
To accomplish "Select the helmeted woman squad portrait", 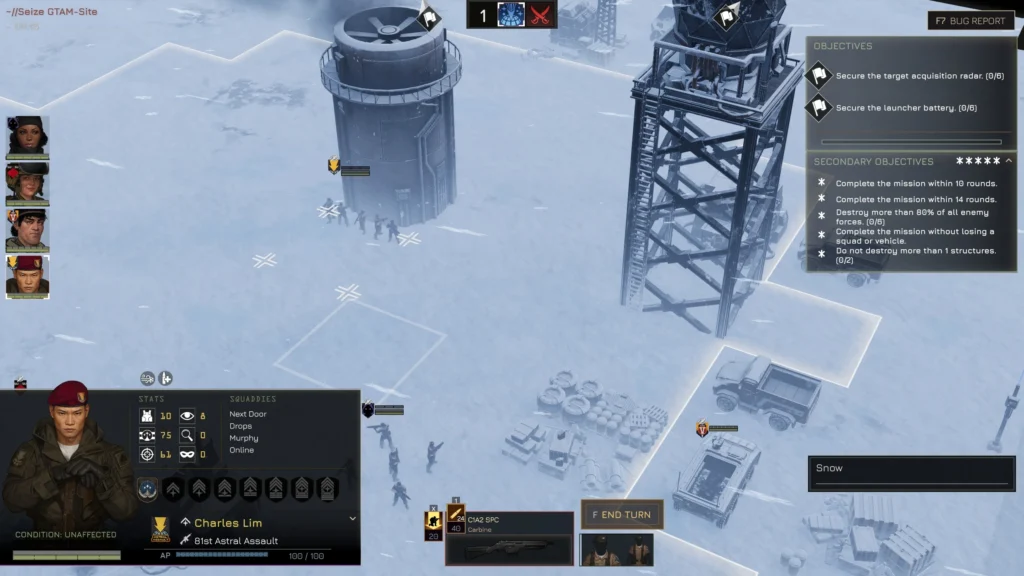I will (28, 184).
